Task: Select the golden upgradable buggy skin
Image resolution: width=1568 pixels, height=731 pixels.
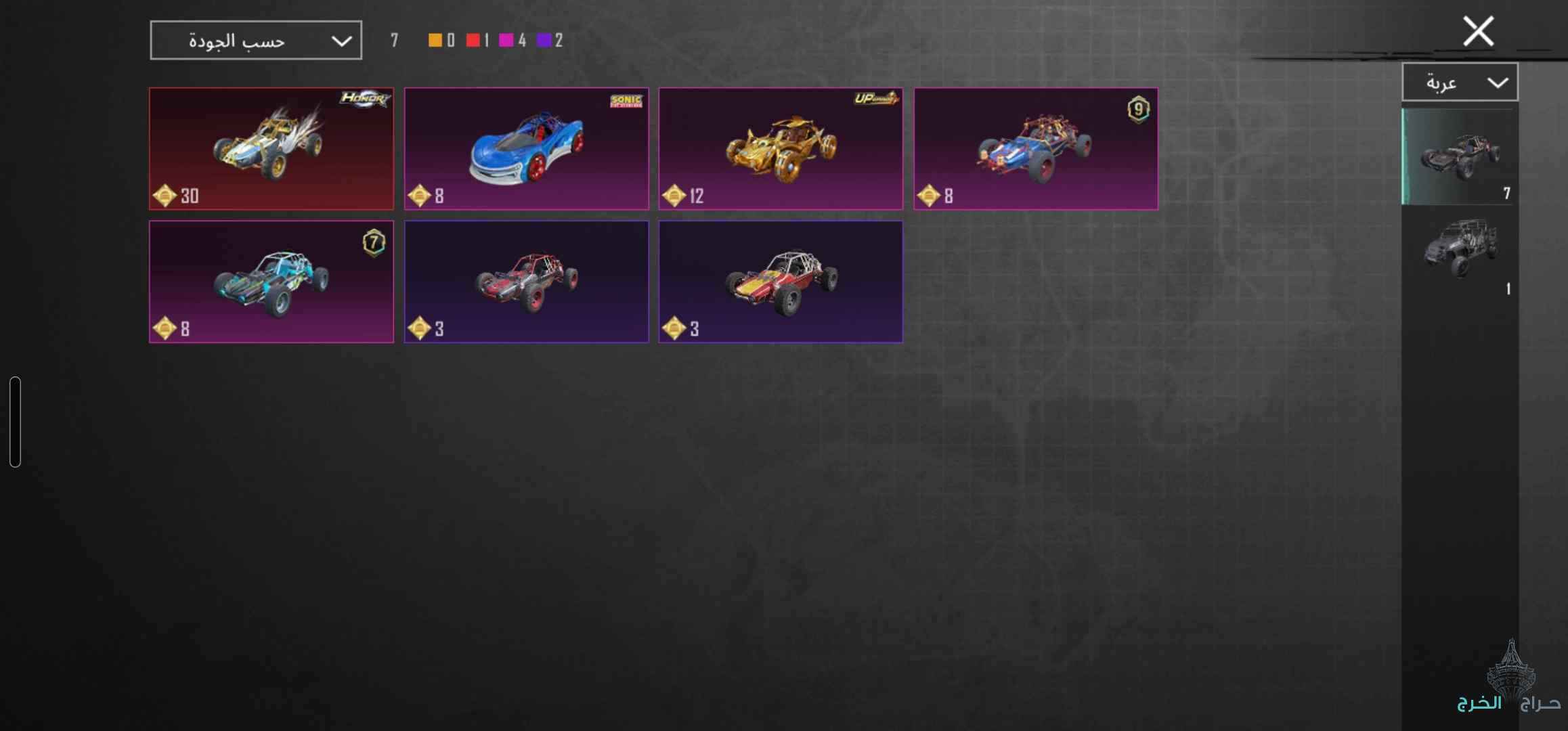Action: (781, 148)
